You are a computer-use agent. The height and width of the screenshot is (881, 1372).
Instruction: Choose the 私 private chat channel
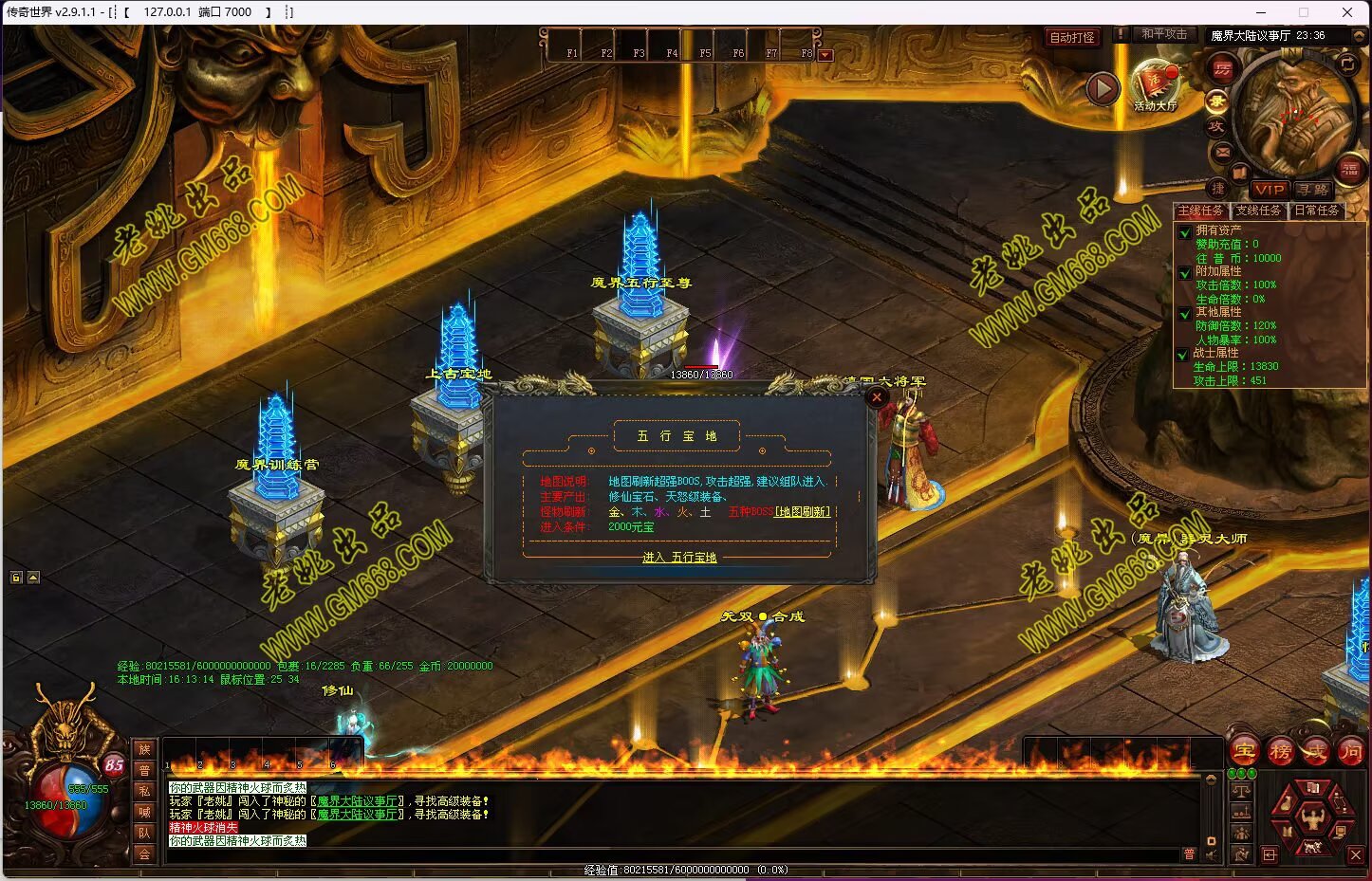pyautogui.click(x=144, y=791)
